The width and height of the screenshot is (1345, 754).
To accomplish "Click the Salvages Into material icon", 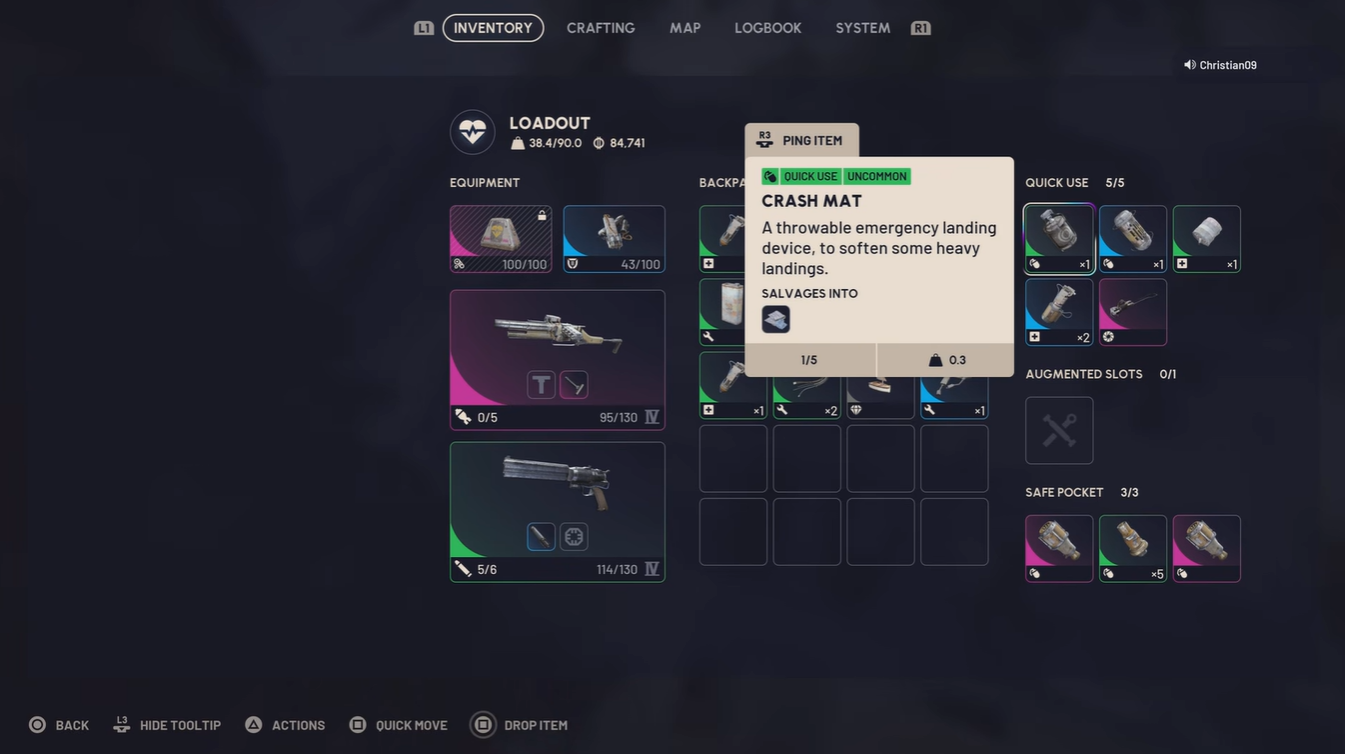I will point(776,318).
